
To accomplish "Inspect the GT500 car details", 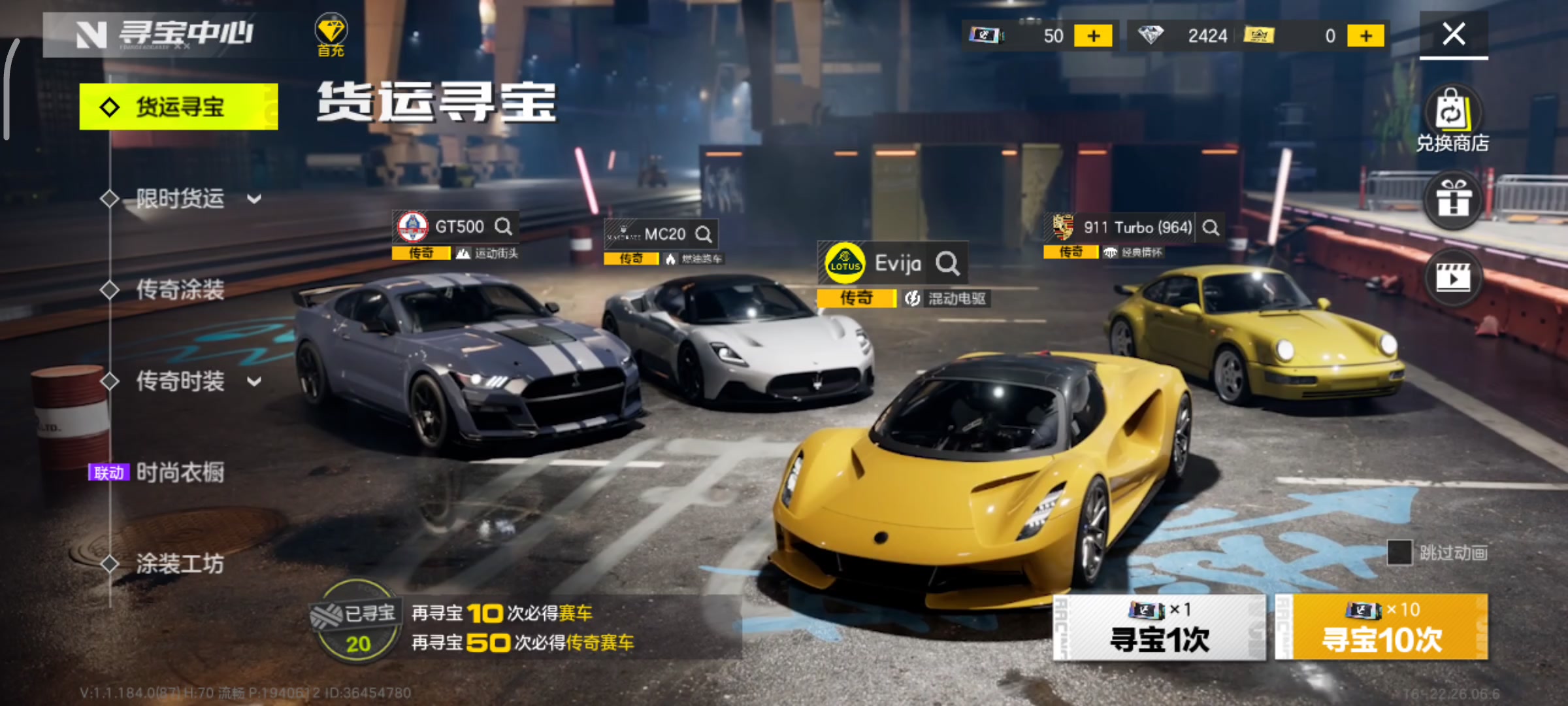I will 503,227.
